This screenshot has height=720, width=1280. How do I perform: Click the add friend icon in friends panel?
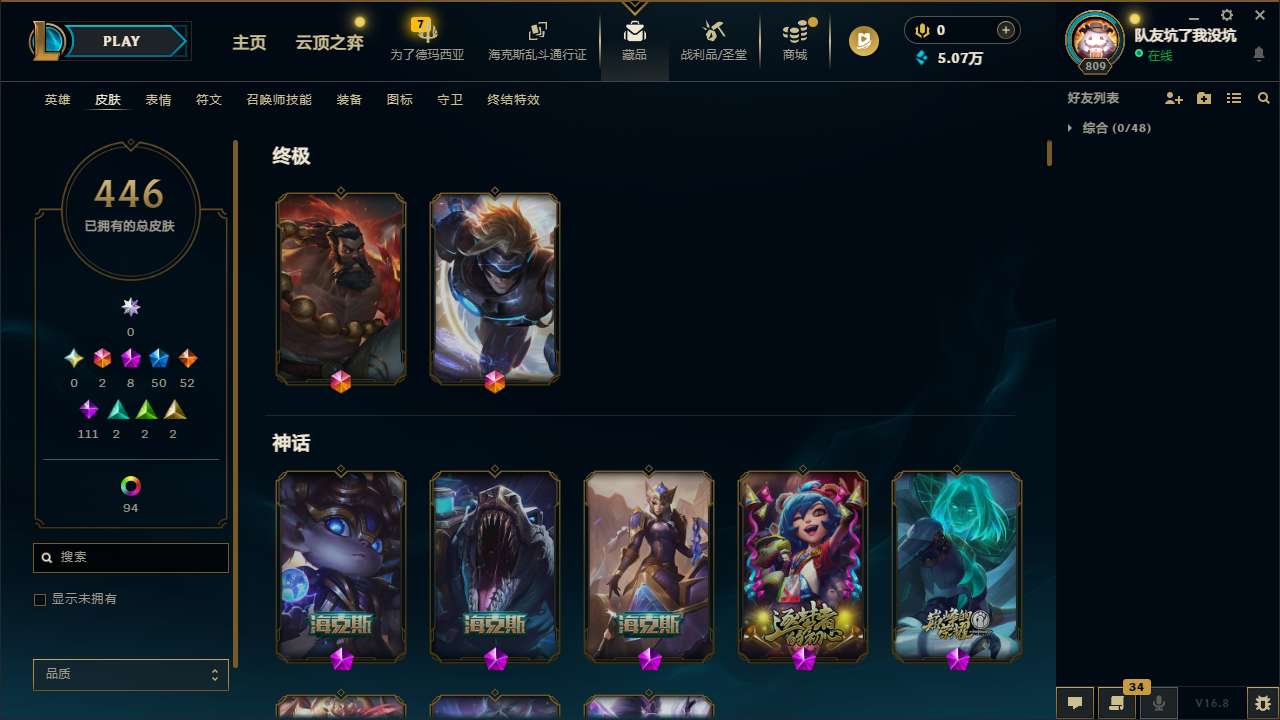click(x=1174, y=98)
